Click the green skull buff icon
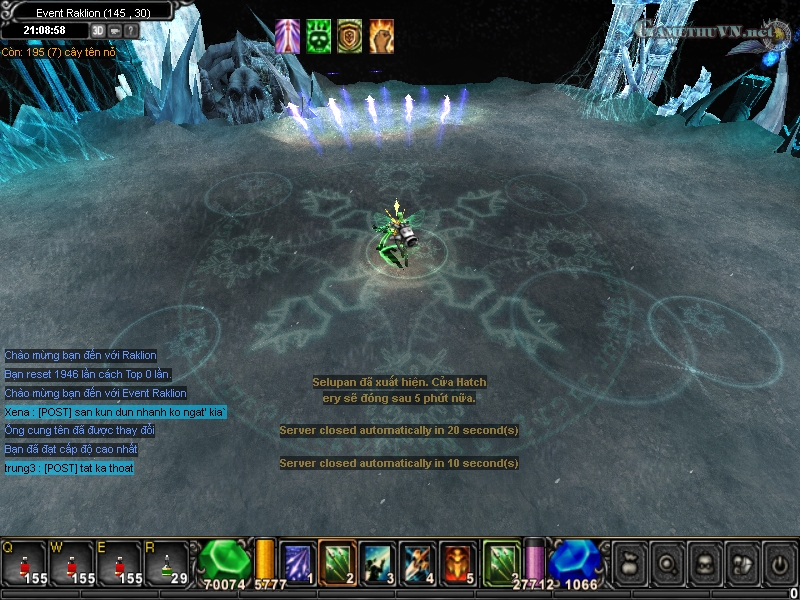Screen dimensions: 800x600 point(318,36)
